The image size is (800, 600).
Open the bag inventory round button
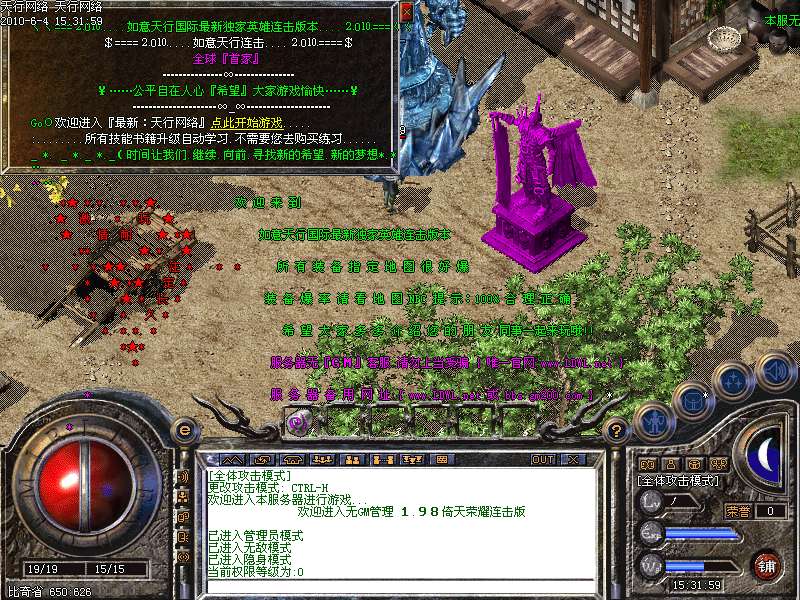(692, 399)
